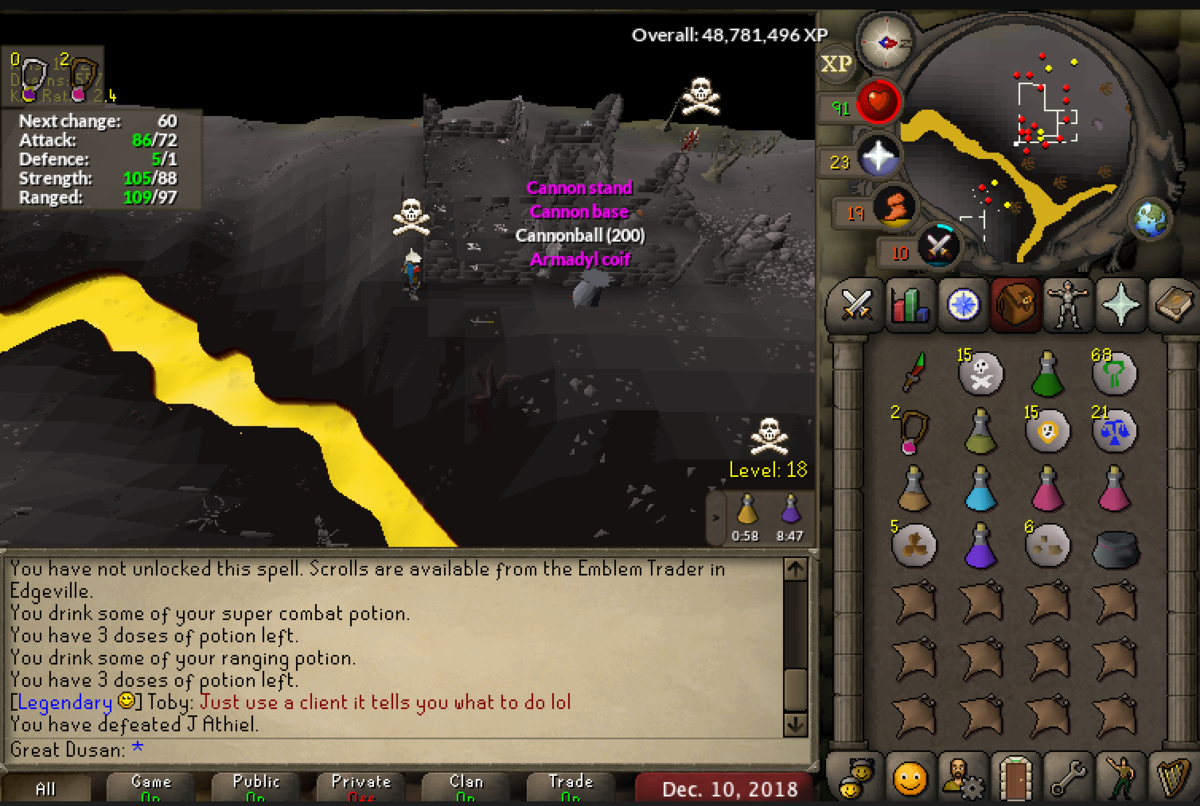Open the Combat Options tab
The image size is (1200, 806).
pyautogui.click(x=855, y=304)
